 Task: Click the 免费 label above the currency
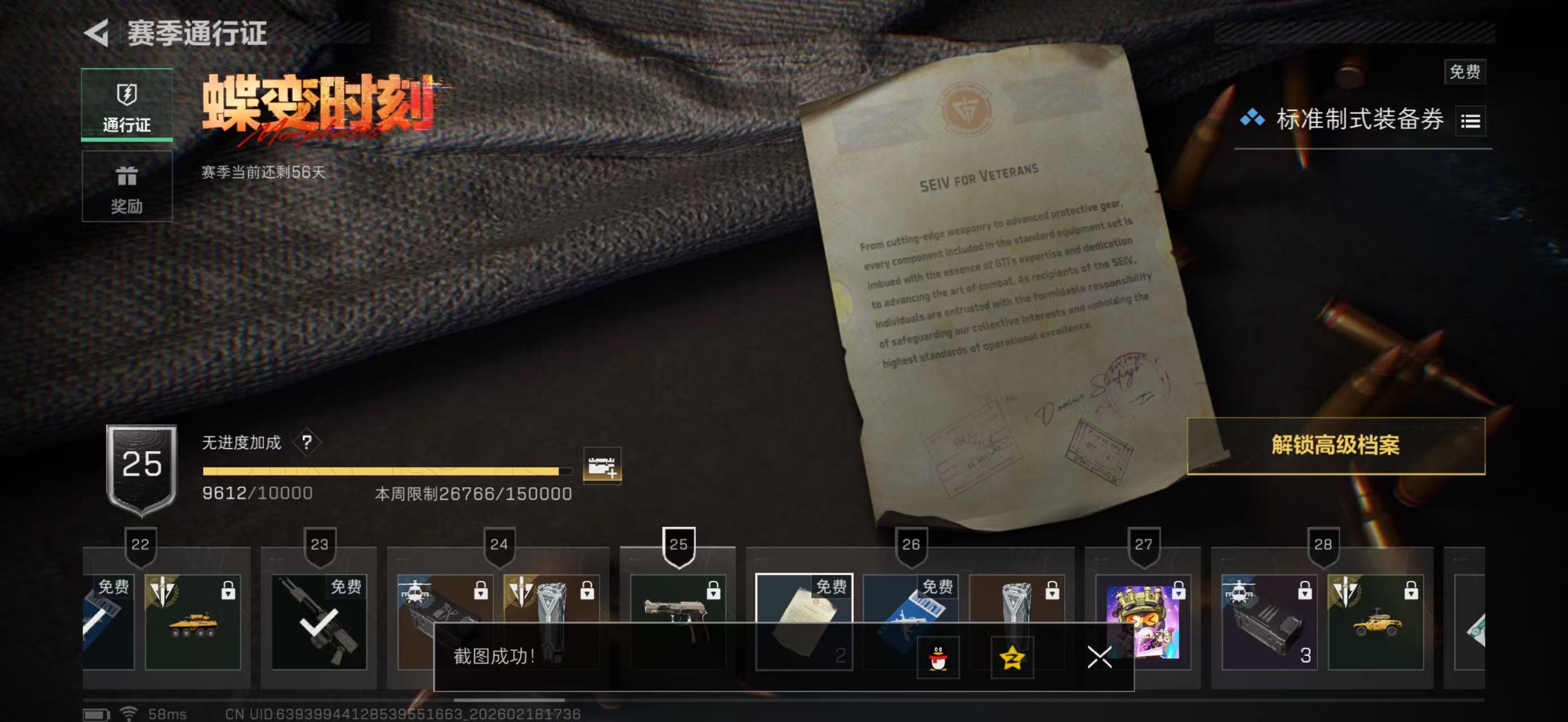point(1466,71)
